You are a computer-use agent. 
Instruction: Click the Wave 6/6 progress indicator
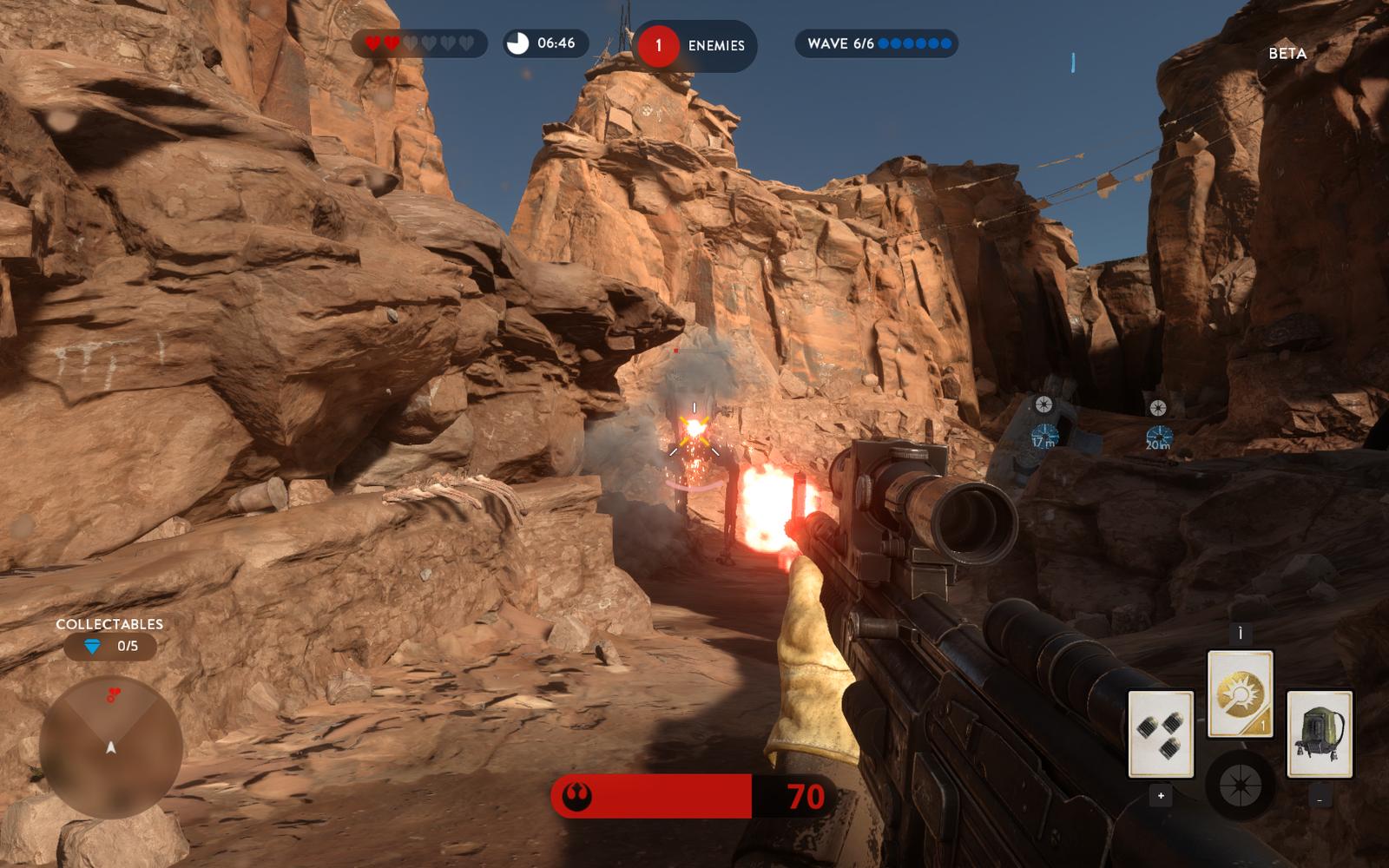point(876,43)
